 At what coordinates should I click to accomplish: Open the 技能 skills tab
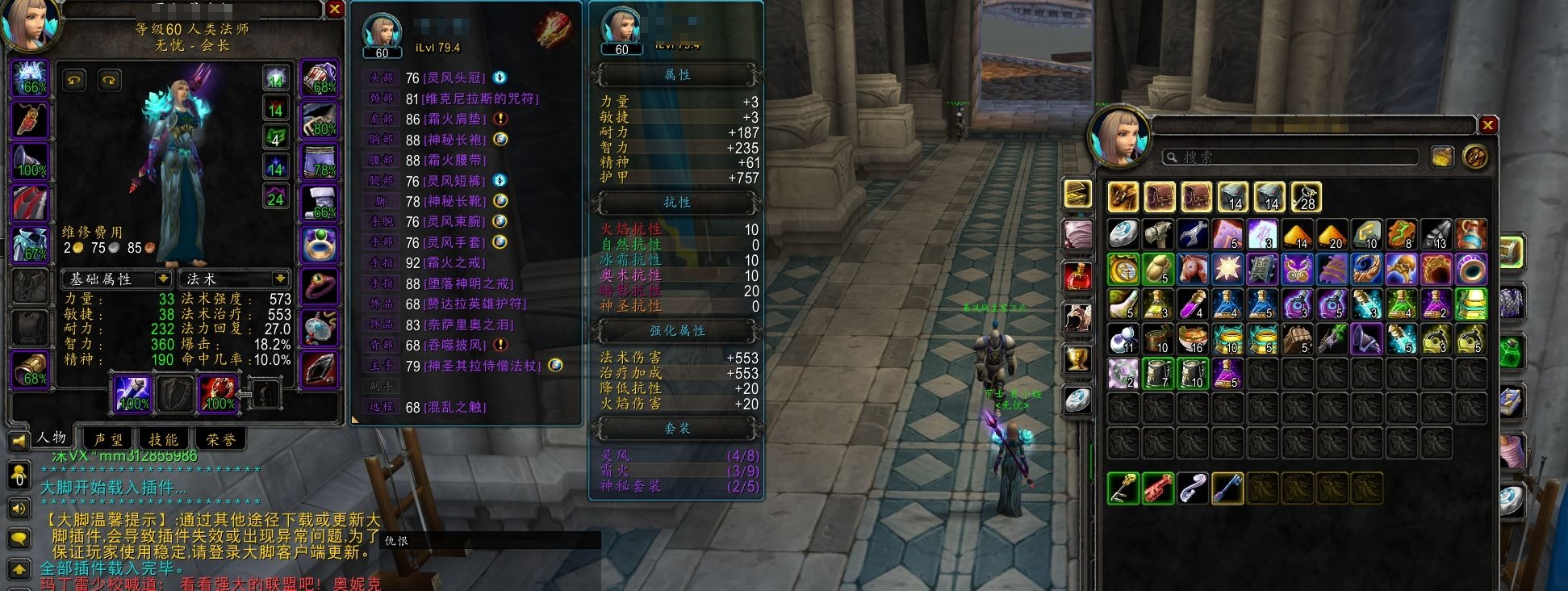163,439
